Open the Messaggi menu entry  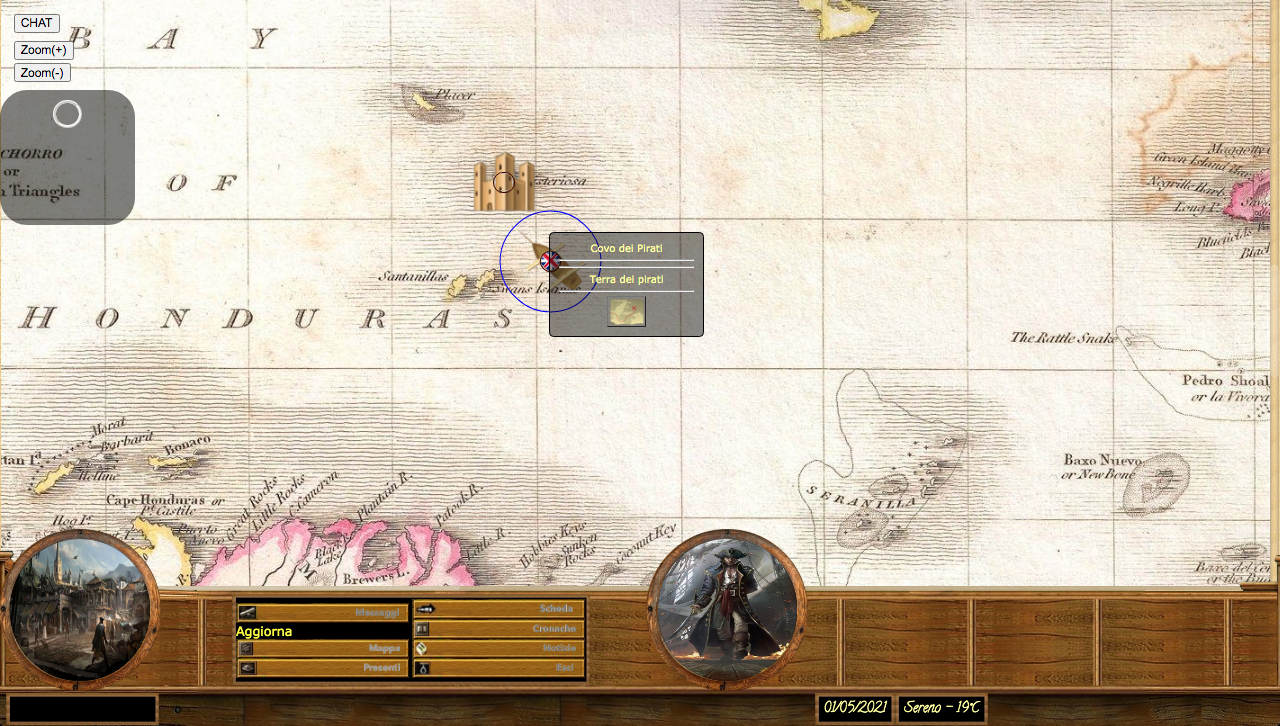click(x=322, y=611)
